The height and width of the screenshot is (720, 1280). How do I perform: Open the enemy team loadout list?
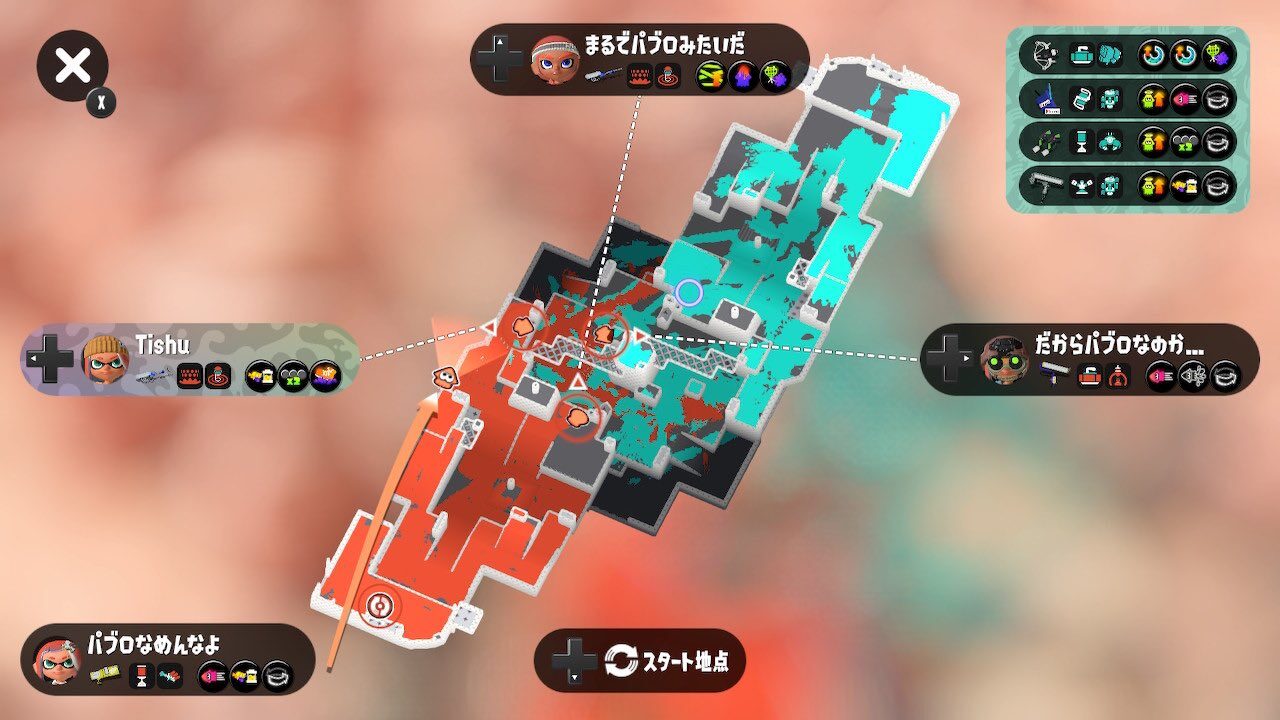coord(1127,120)
